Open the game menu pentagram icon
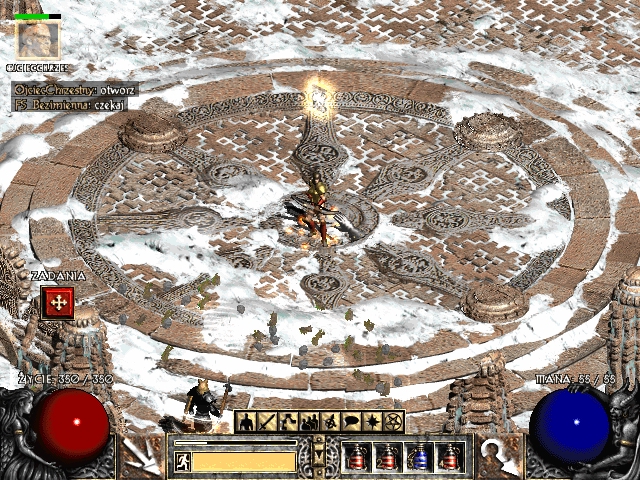The width and height of the screenshot is (640, 480). [392, 422]
